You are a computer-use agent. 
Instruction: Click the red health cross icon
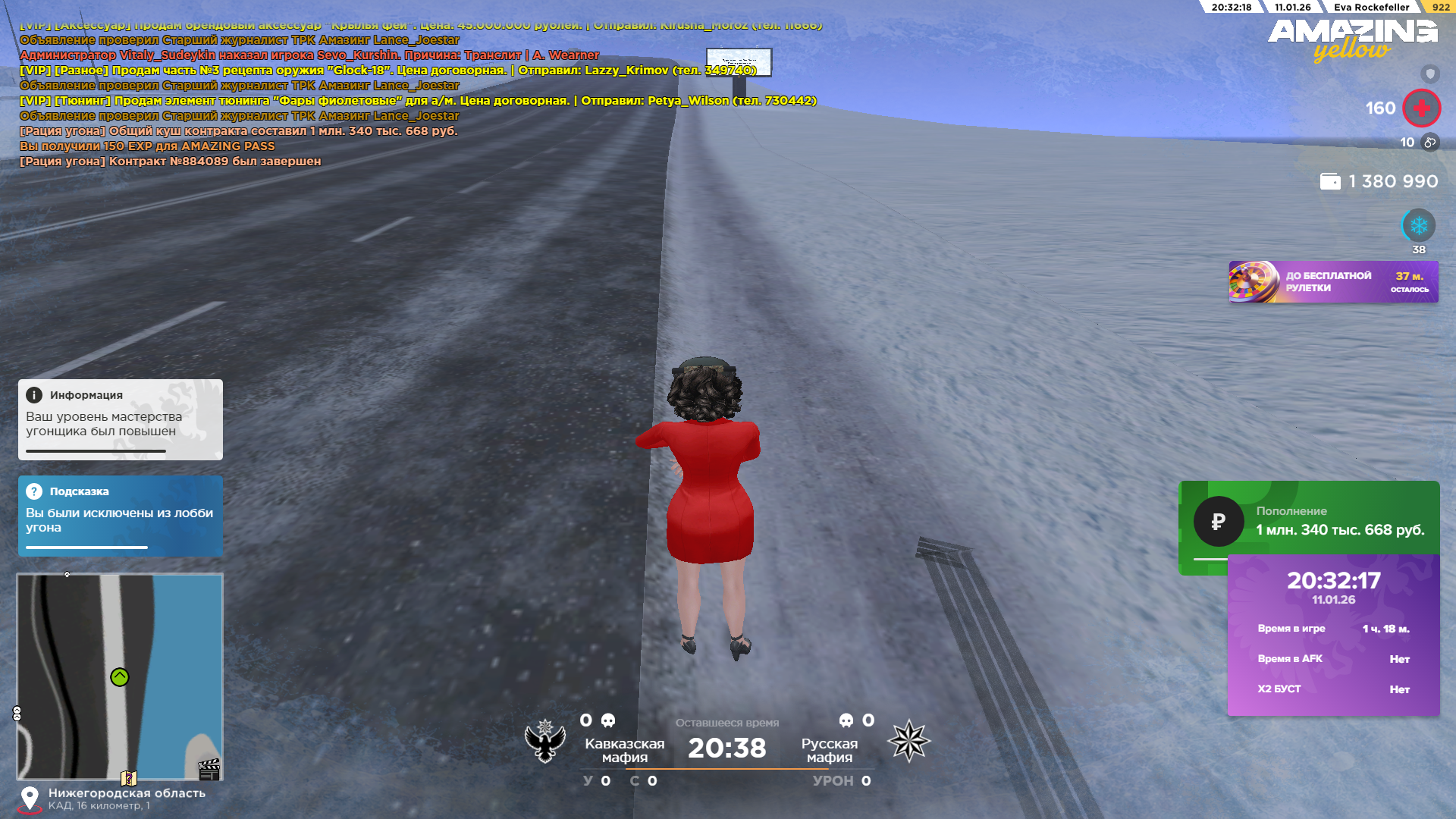pos(1421,108)
